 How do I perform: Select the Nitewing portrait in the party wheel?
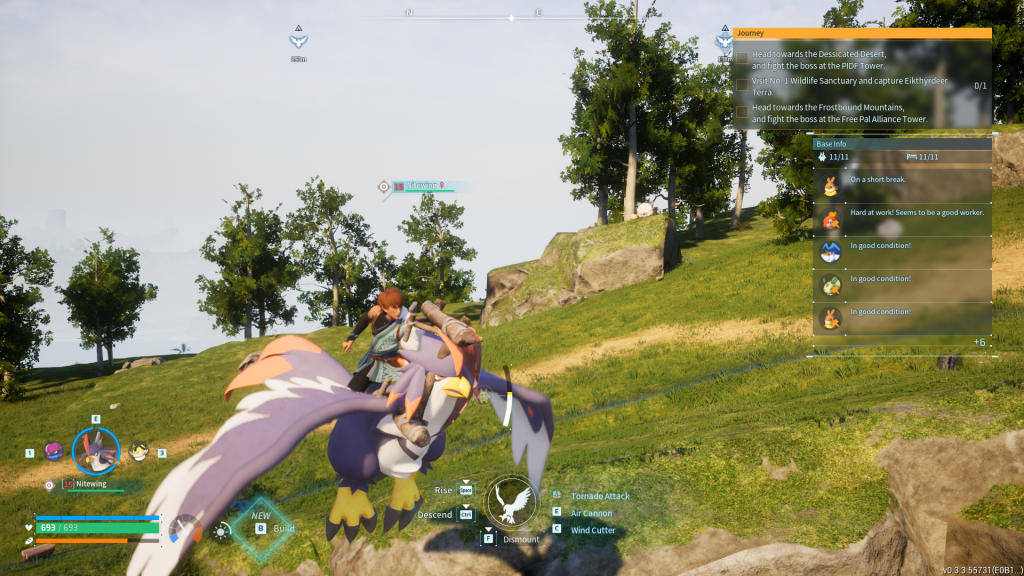tap(96, 451)
